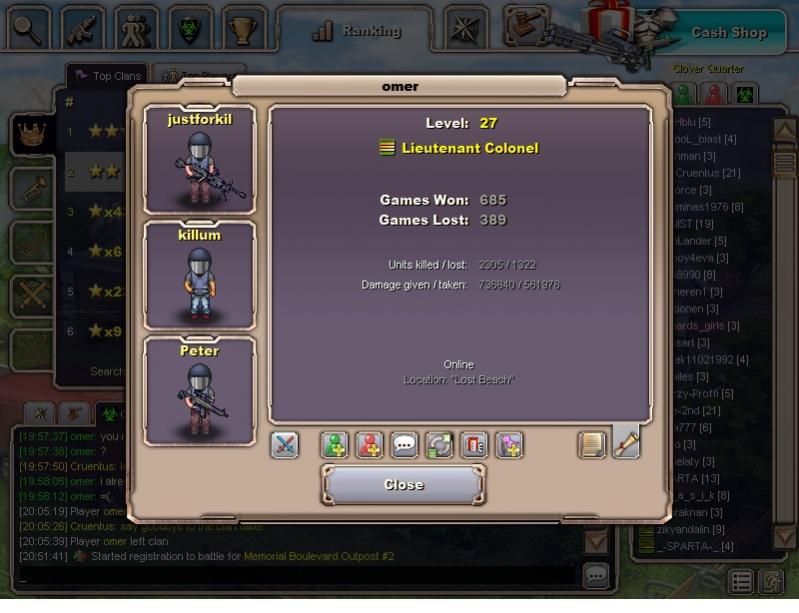This screenshot has height=613, width=799.
Task: Challenge omer with the crossed swords icon
Action: [x=285, y=445]
